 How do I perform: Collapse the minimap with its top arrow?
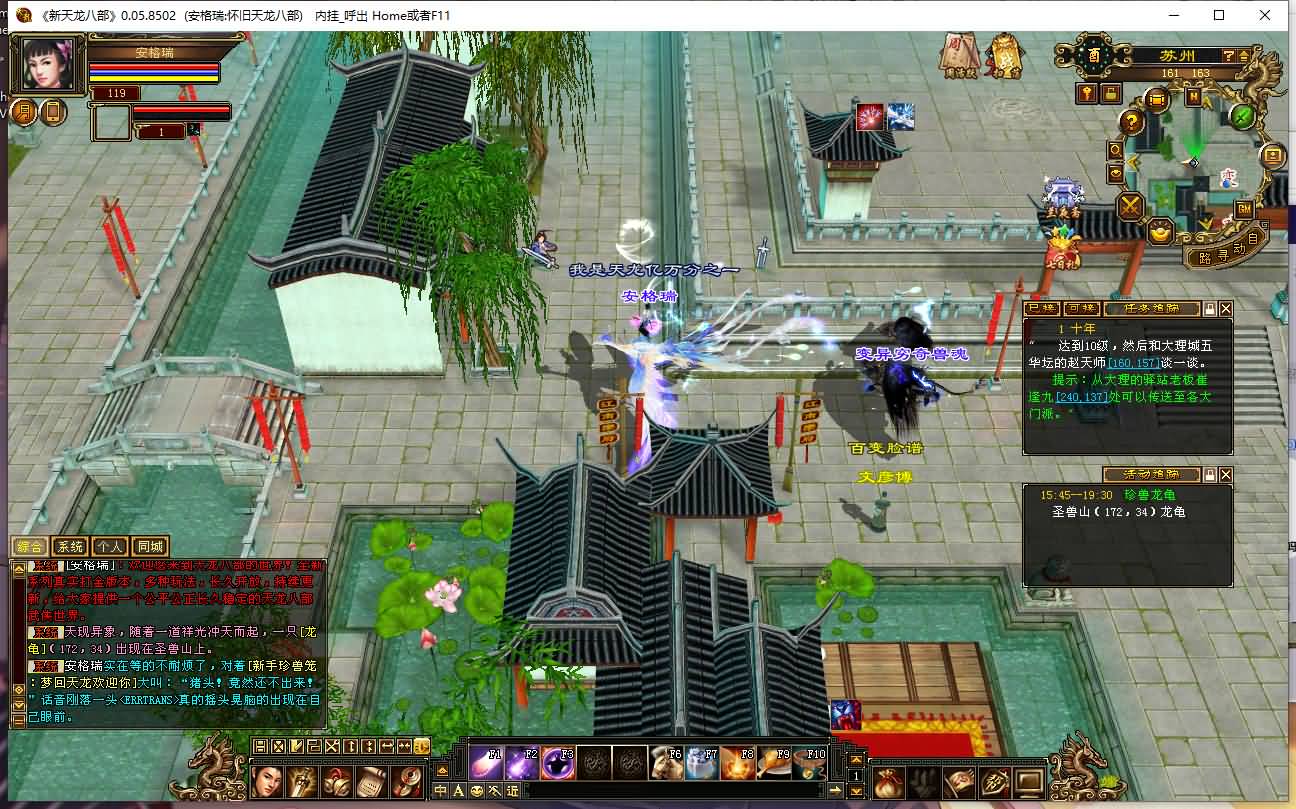pyautogui.click(x=1243, y=57)
